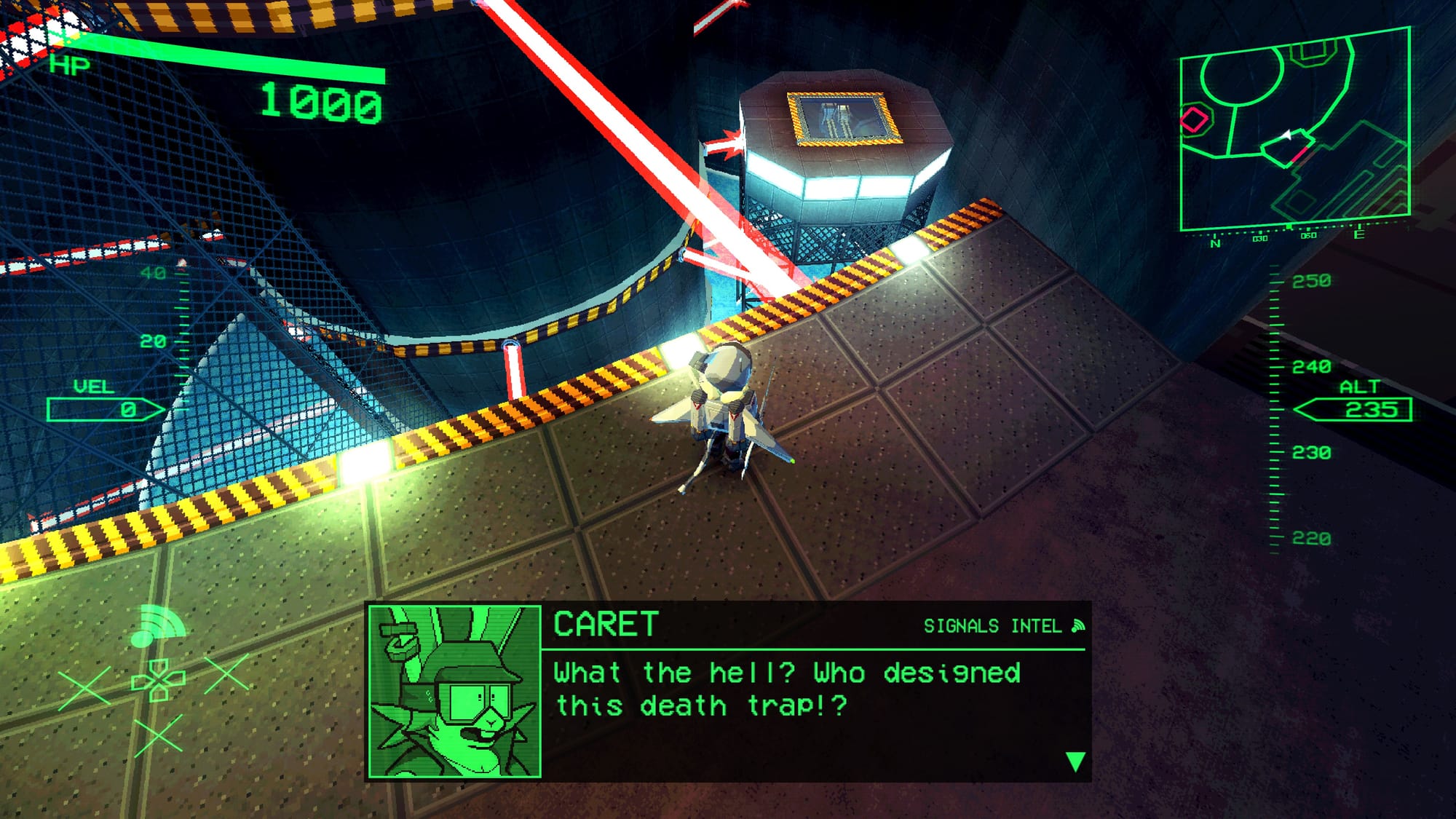Click the d-pad cross indicator
The image size is (1456, 819).
[158, 681]
